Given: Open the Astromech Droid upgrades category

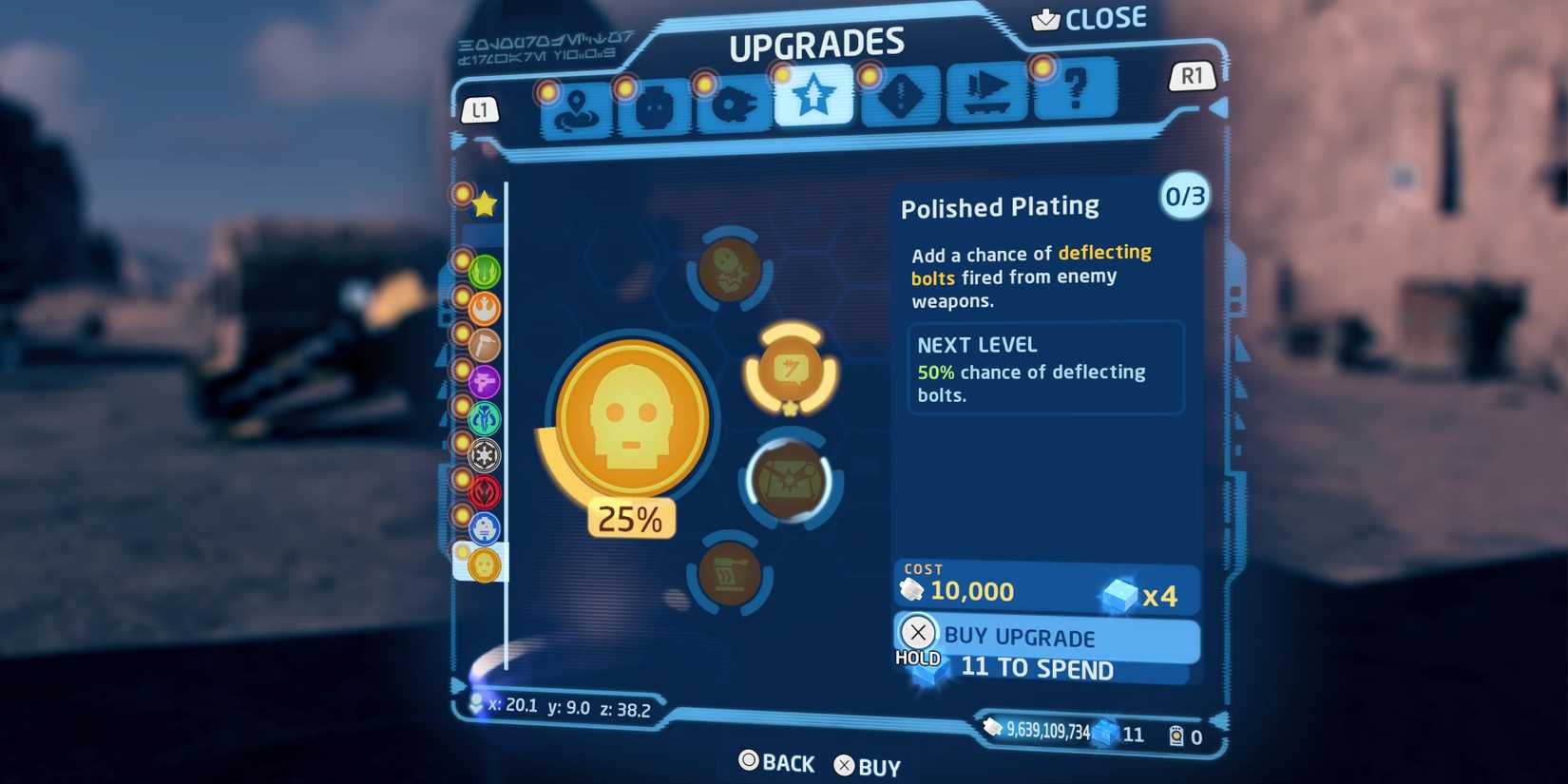Looking at the screenshot, I should [x=483, y=527].
